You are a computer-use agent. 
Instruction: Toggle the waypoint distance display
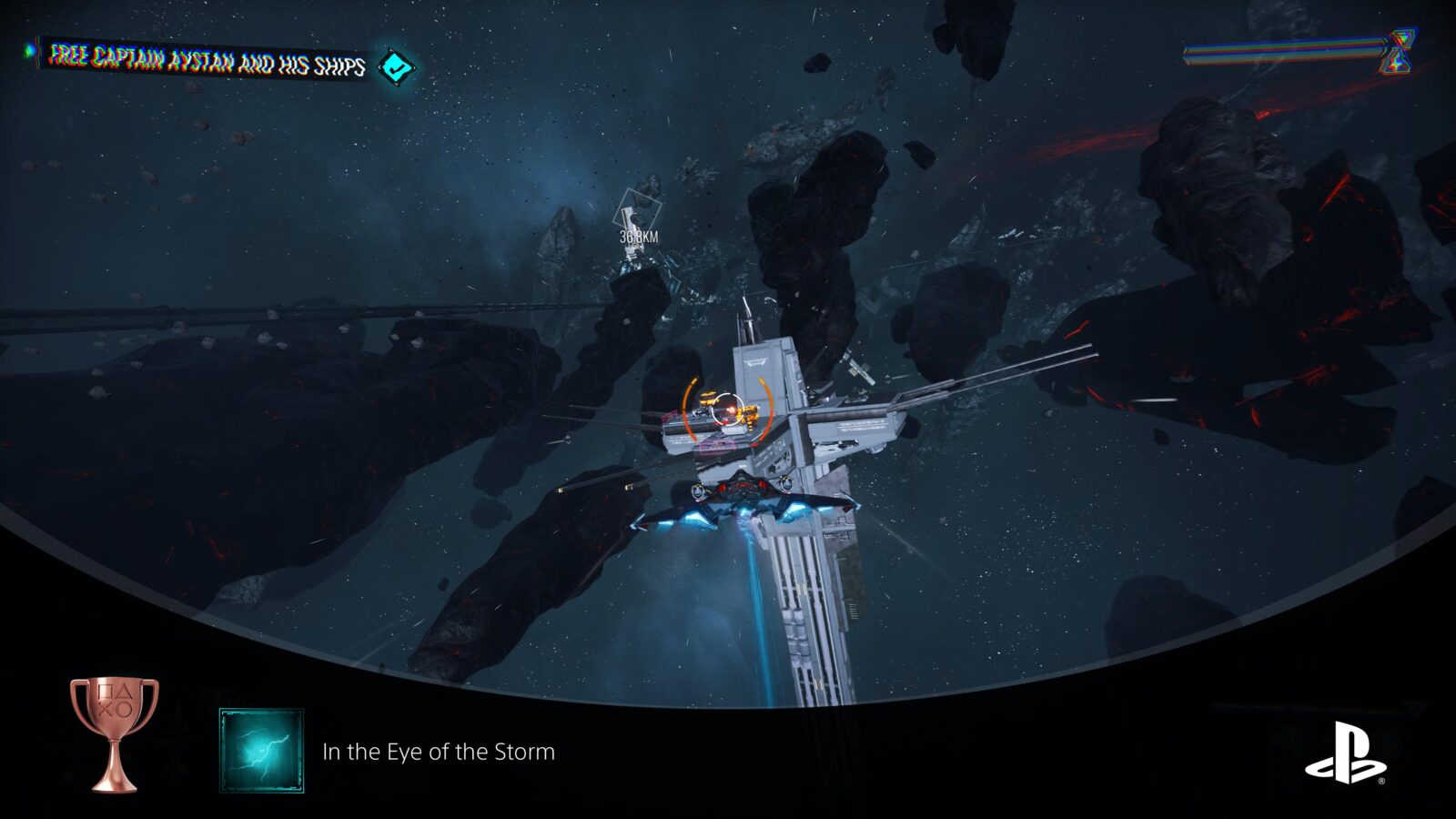pyautogui.click(x=640, y=236)
